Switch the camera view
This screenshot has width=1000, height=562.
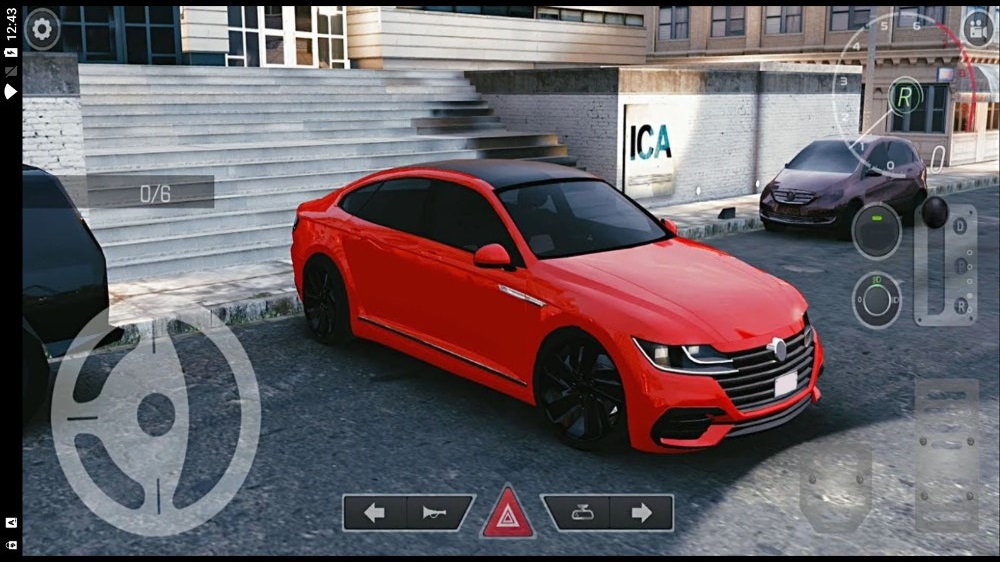[x=976, y=28]
